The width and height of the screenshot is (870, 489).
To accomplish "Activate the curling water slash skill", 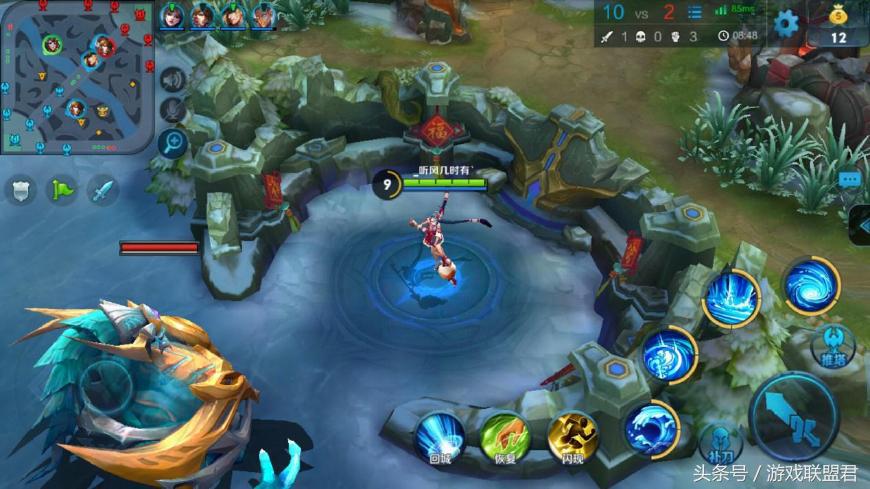I will (x=668, y=354).
